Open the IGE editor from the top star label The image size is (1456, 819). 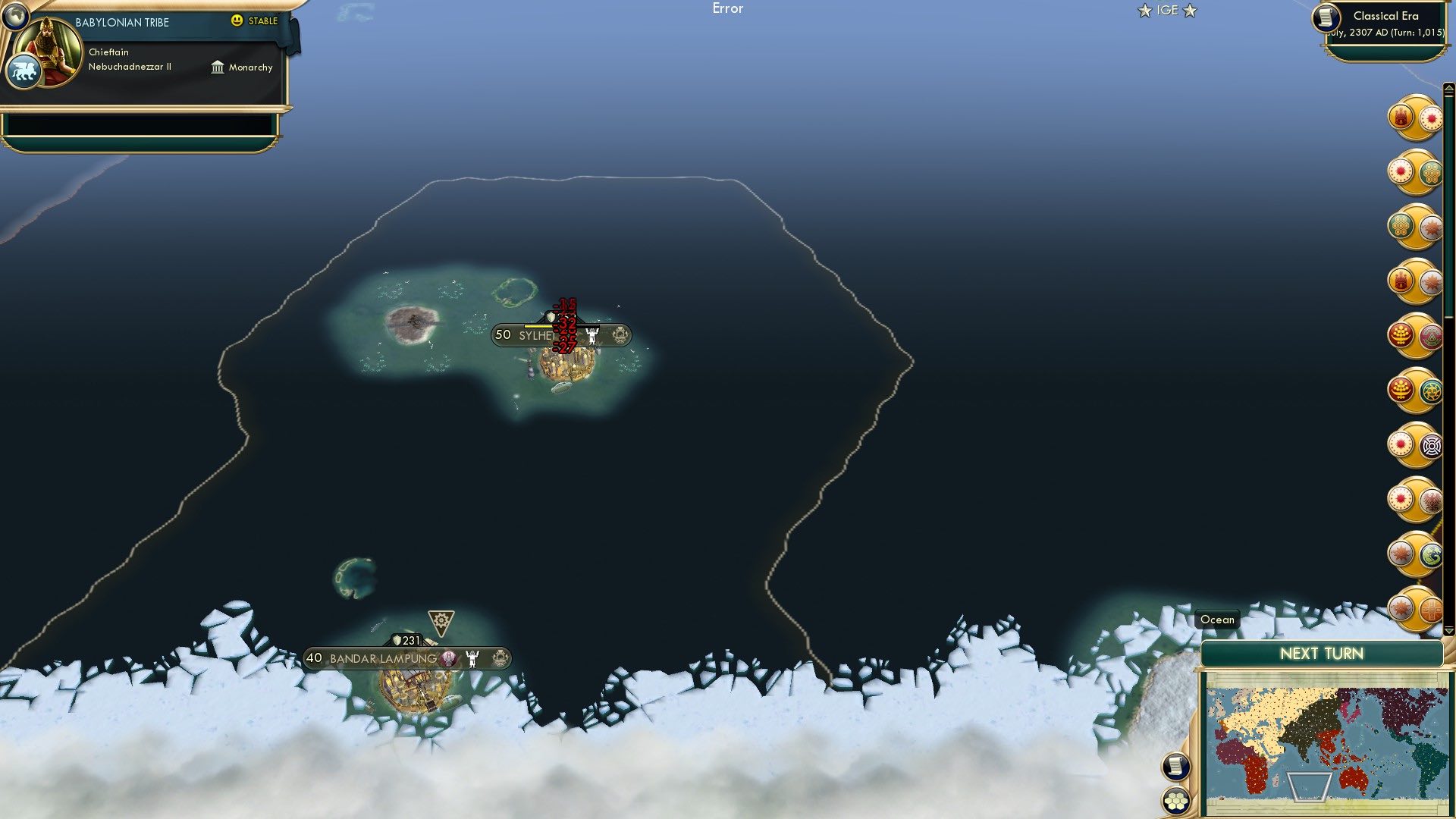coord(1166,11)
